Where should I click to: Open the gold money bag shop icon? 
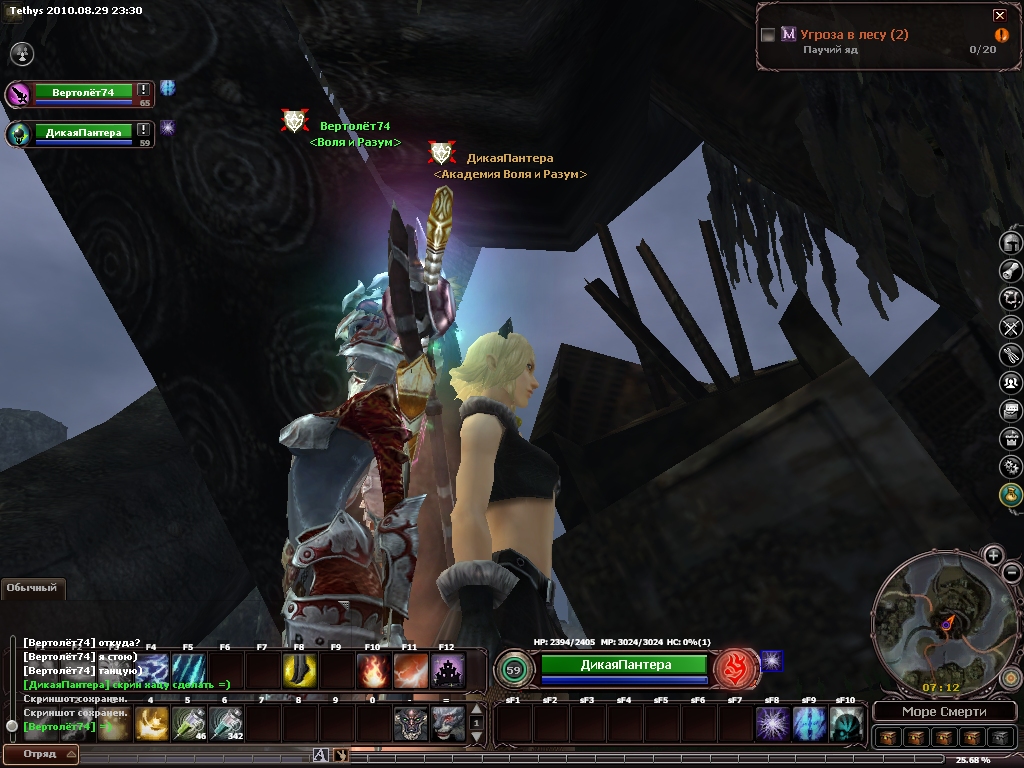[x=1011, y=494]
